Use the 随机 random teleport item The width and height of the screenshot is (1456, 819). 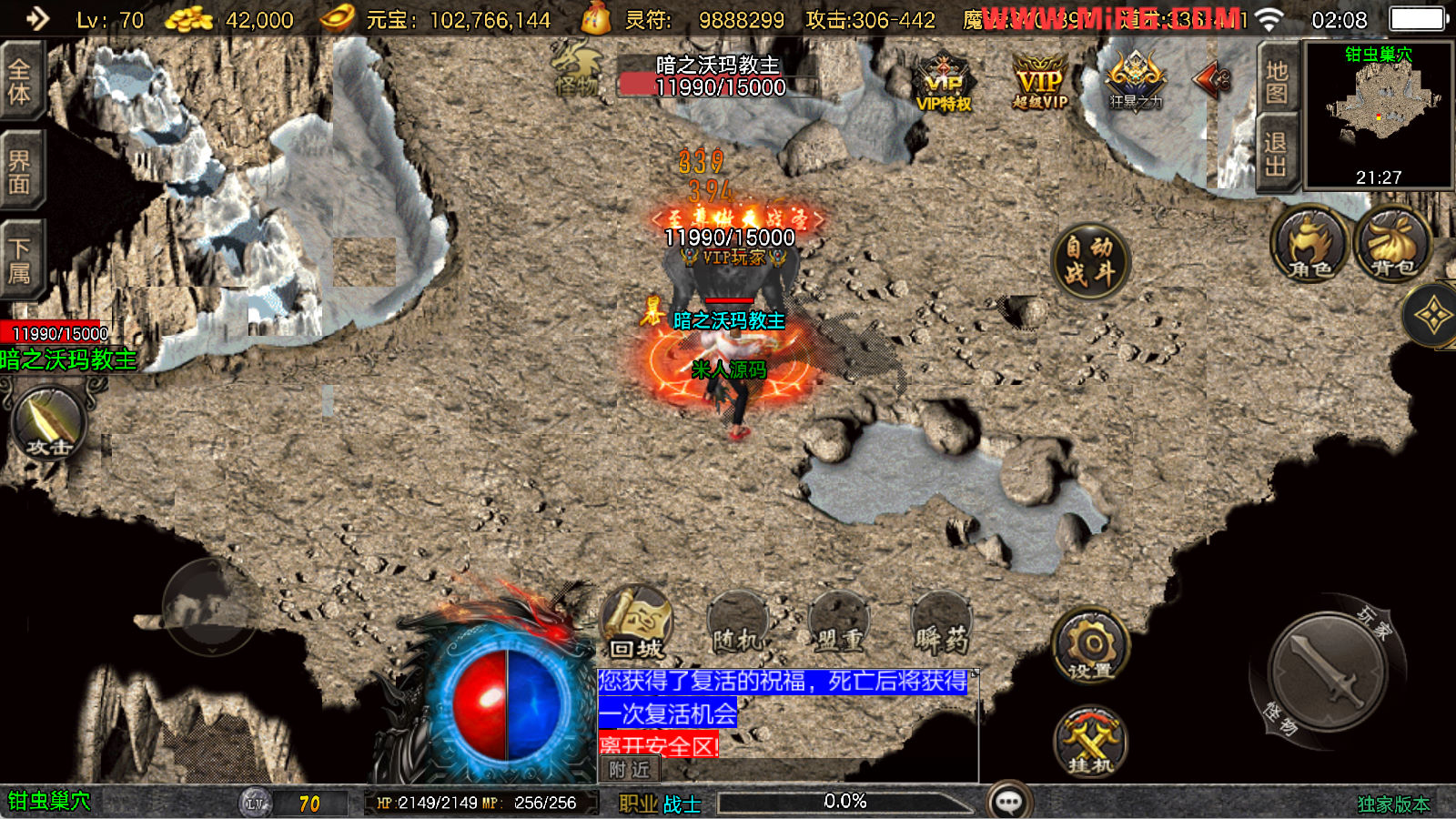pos(739,625)
